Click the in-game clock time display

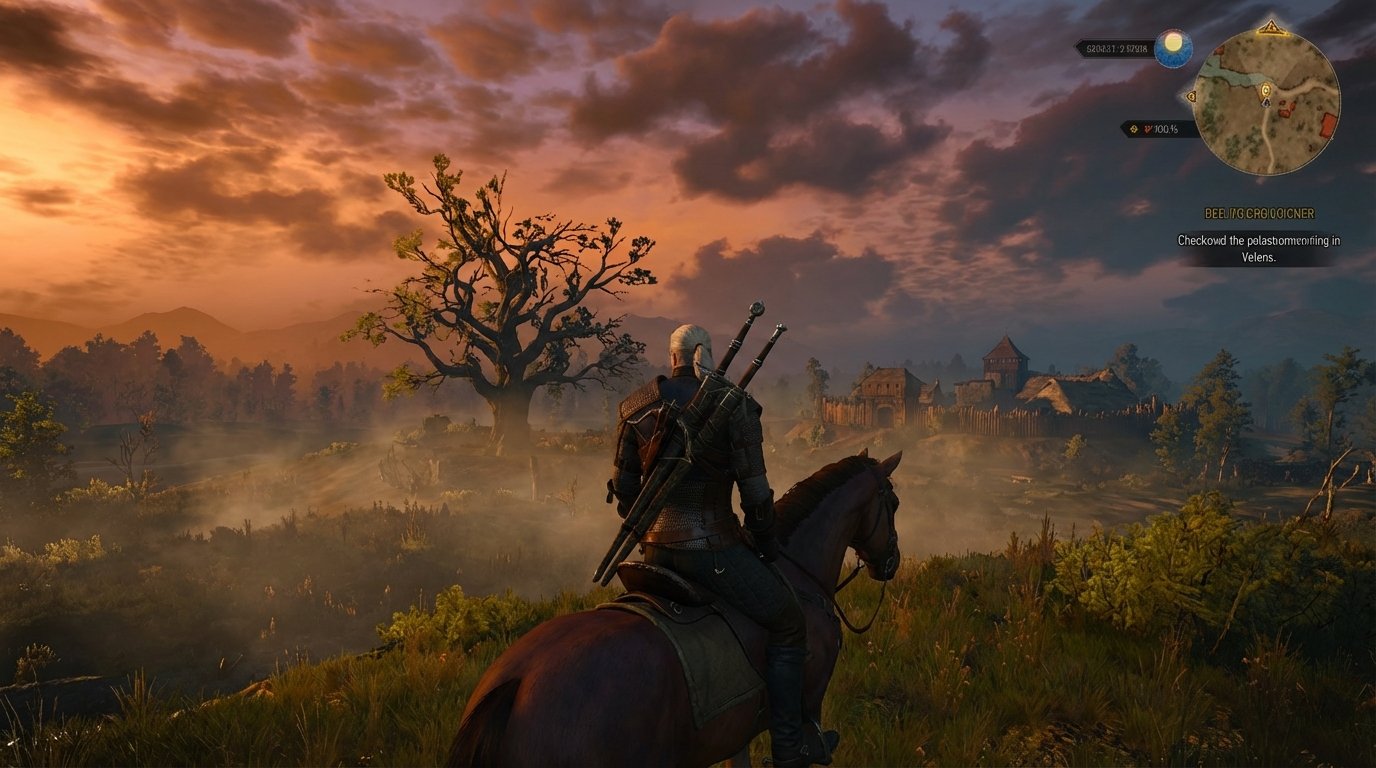1114,46
